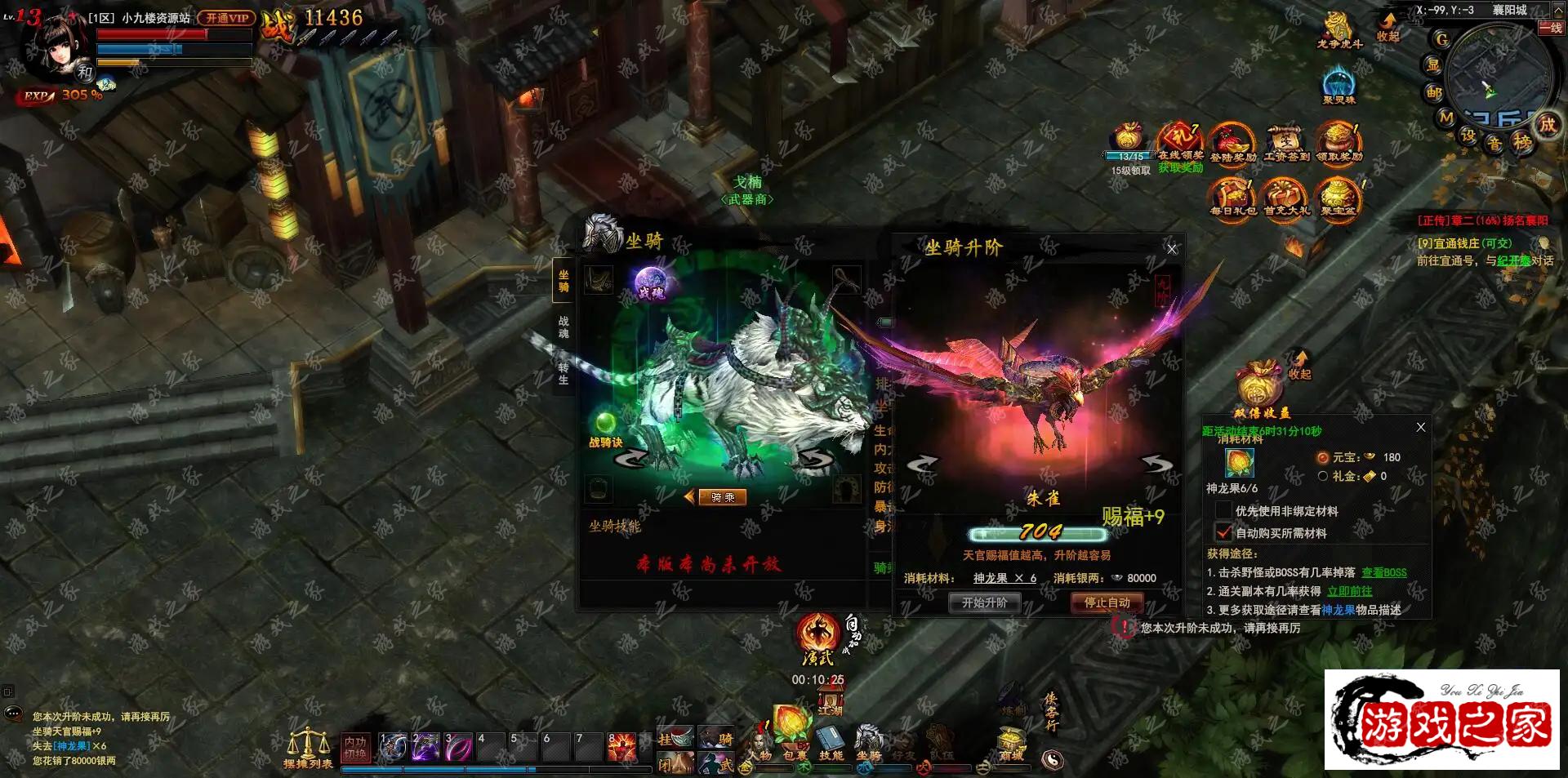This screenshot has height=778, width=1568.
Task: Follow the 立即前往 dungeon link
Action: click(1349, 591)
